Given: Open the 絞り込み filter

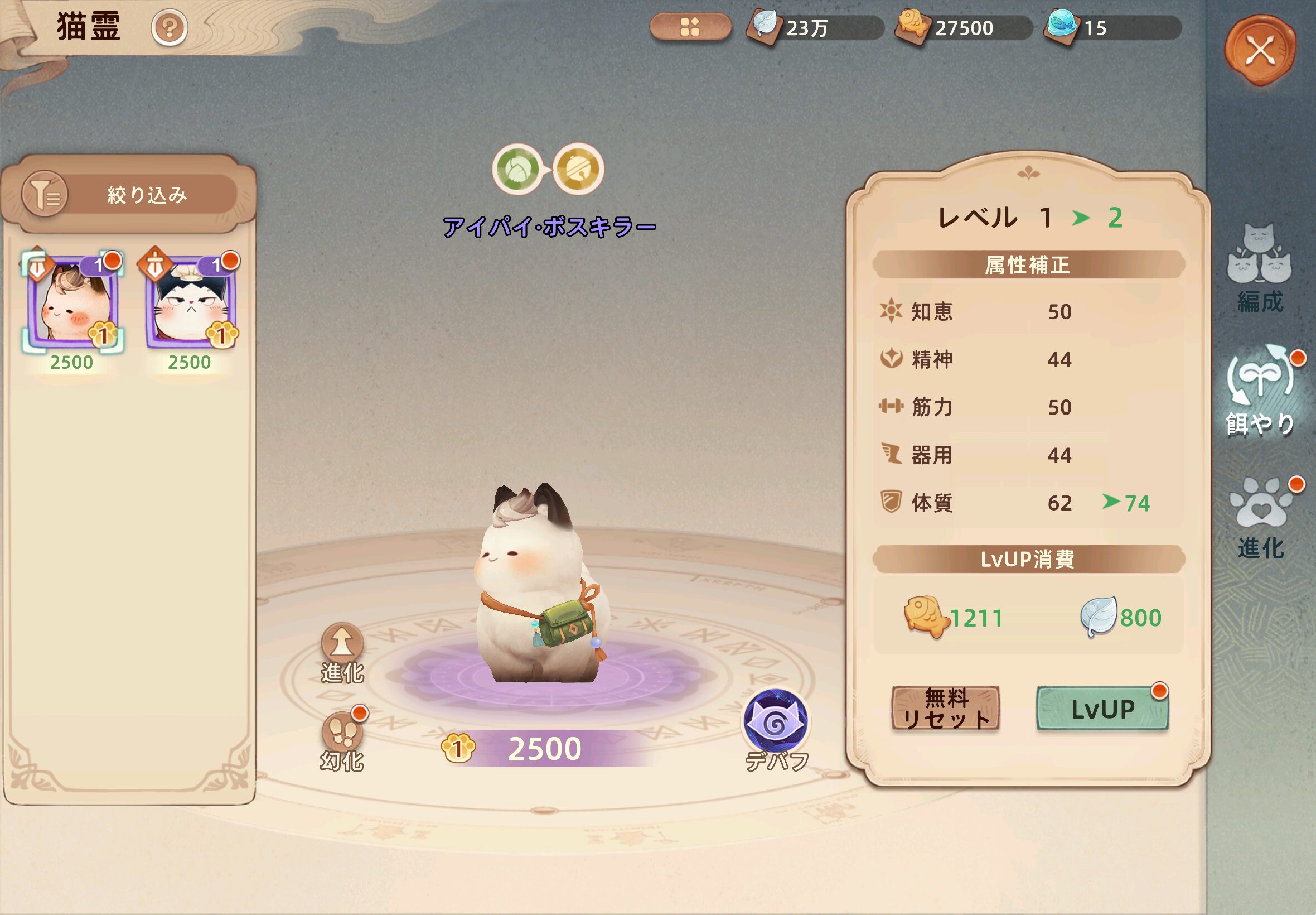Looking at the screenshot, I should click(129, 195).
